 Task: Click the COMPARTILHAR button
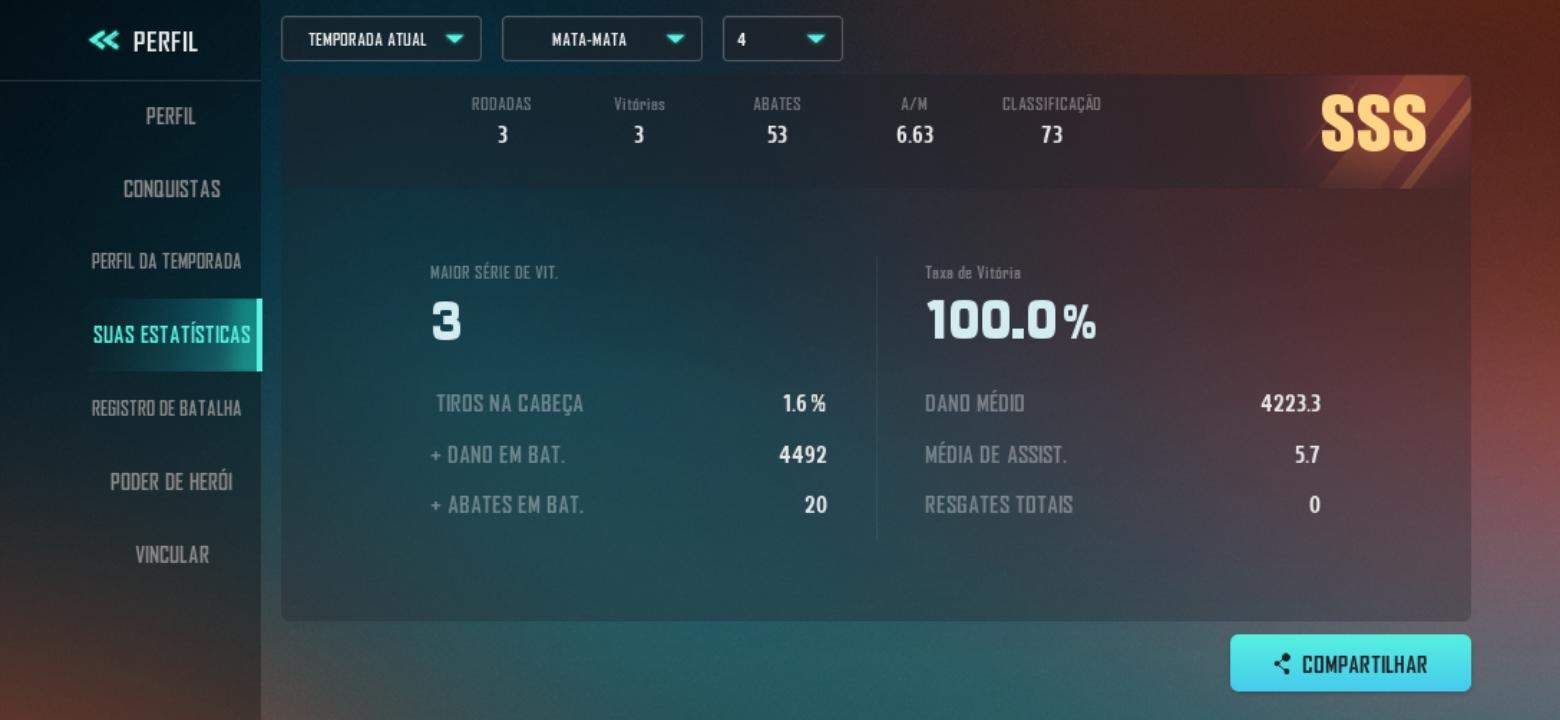pos(1350,662)
